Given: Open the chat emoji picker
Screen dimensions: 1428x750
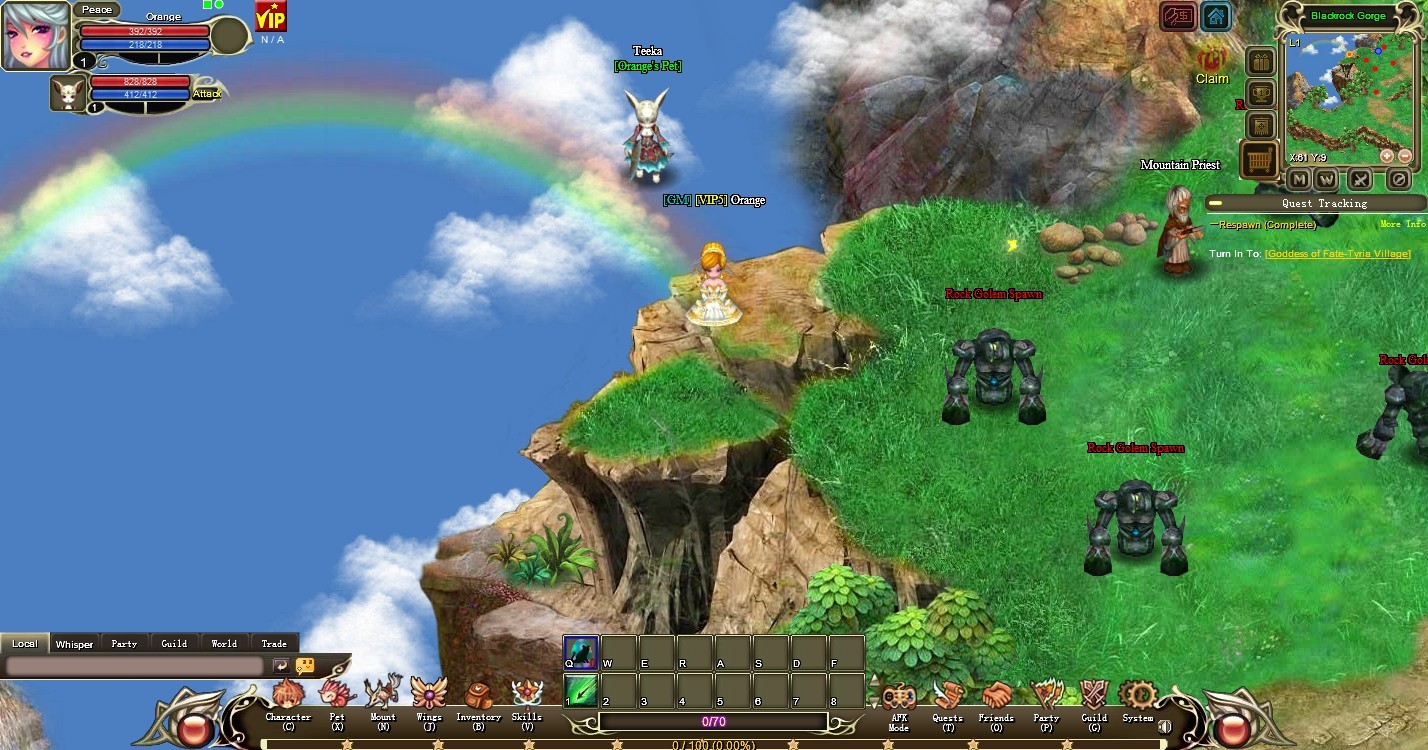Looking at the screenshot, I should click(x=305, y=666).
